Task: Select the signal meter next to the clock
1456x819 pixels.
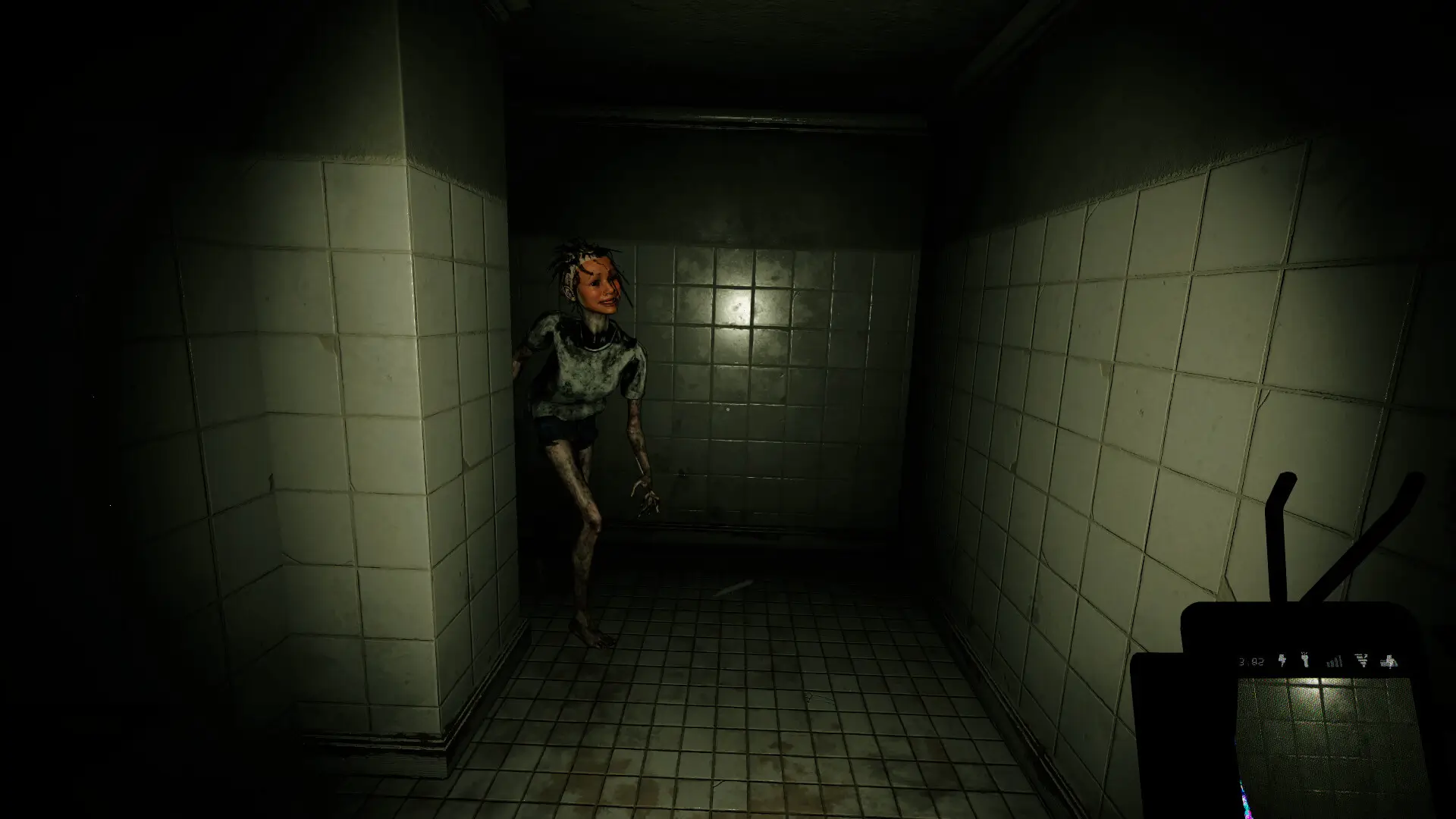Action: point(1335,661)
